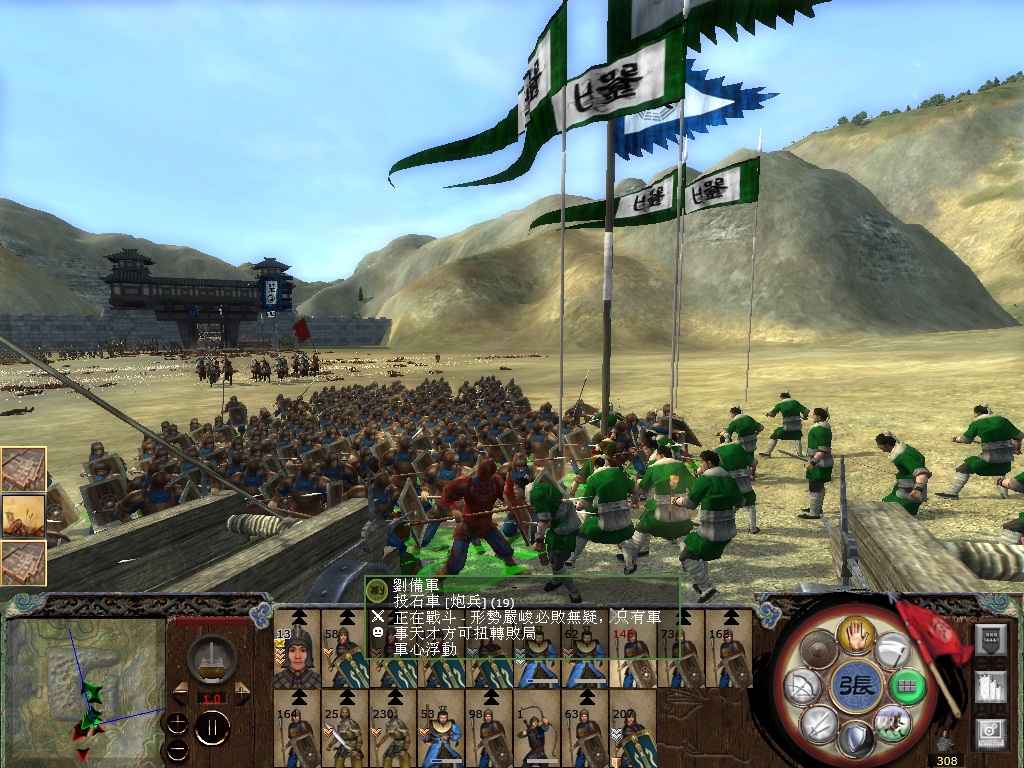Screen dimensions: 1024x768
Task: Toggle the green formation grid button
Action: click(x=906, y=686)
